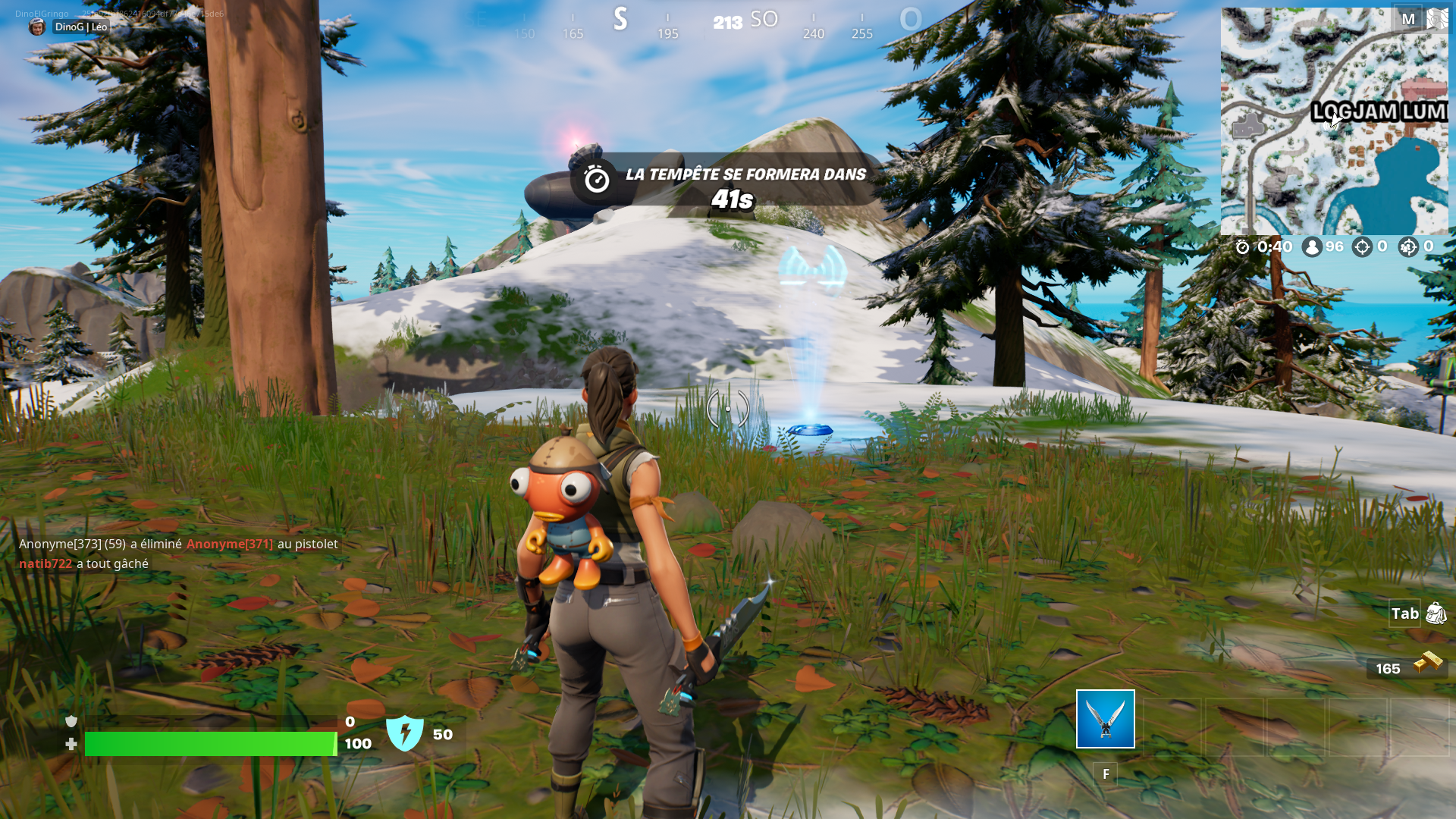
Task: Click the plus icon next to the health bar
Action: pyautogui.click(x=71, y=744)
